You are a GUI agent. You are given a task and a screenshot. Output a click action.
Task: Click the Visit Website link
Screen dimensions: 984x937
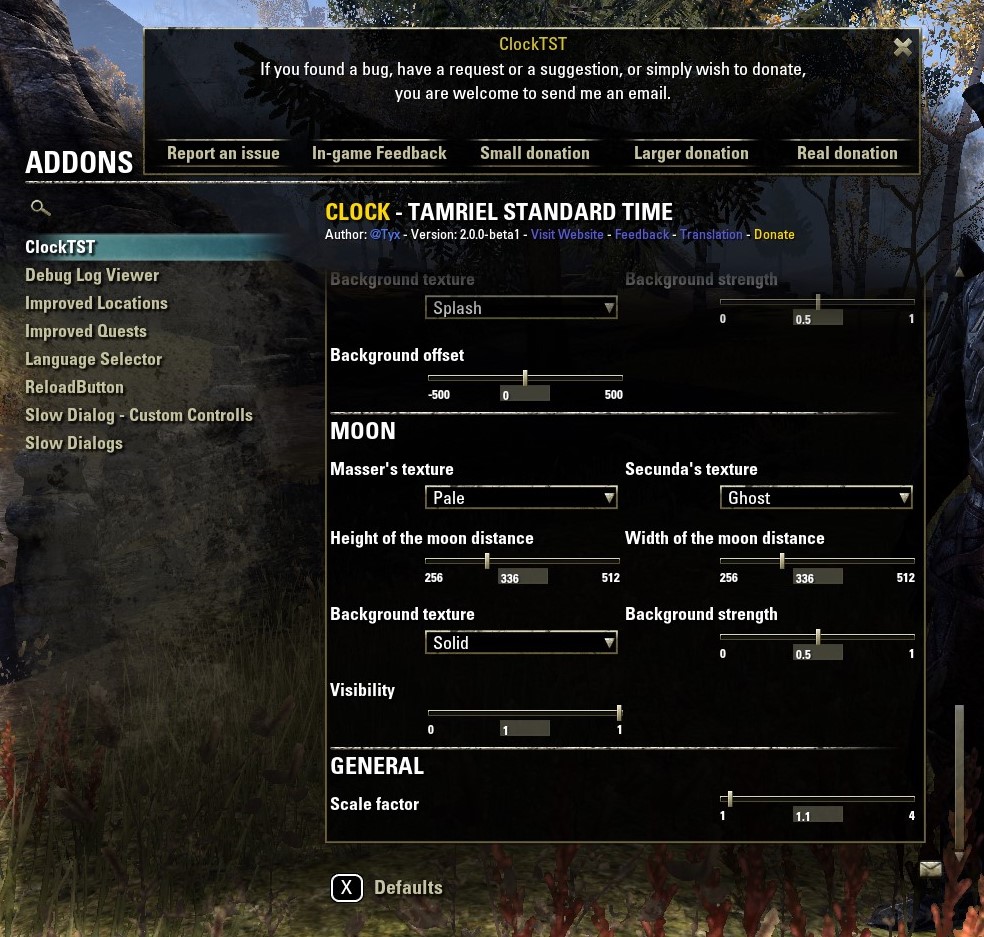click(x=567, y=235)
